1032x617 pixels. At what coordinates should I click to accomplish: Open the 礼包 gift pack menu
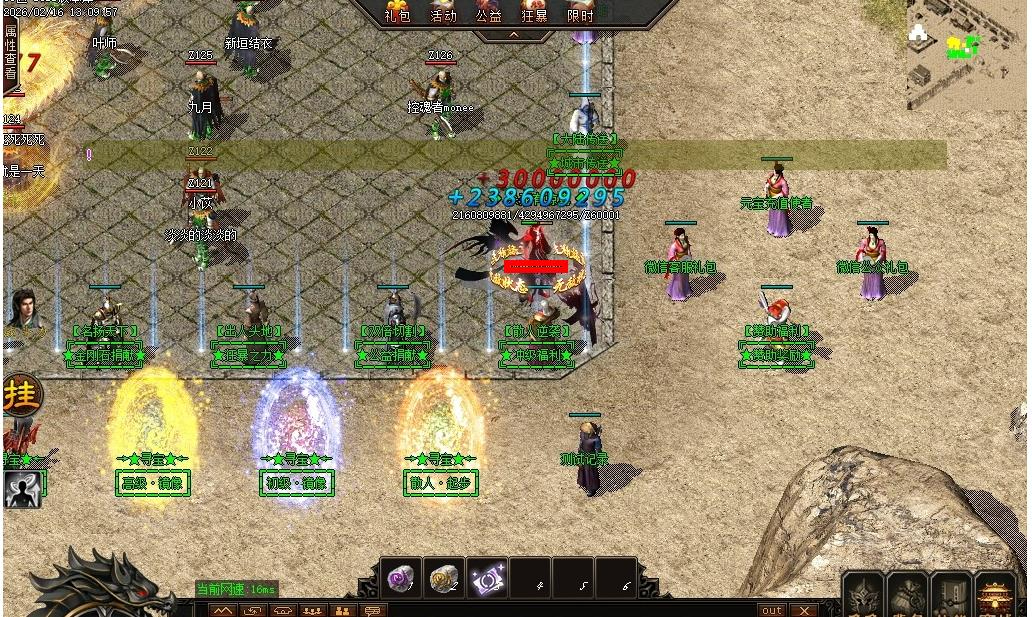(x=397, y=14)
